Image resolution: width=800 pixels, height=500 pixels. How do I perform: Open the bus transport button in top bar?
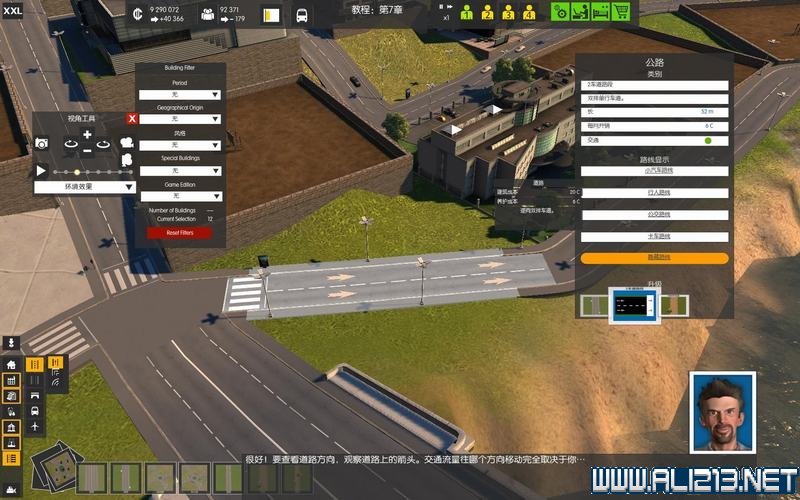point(302,16)
